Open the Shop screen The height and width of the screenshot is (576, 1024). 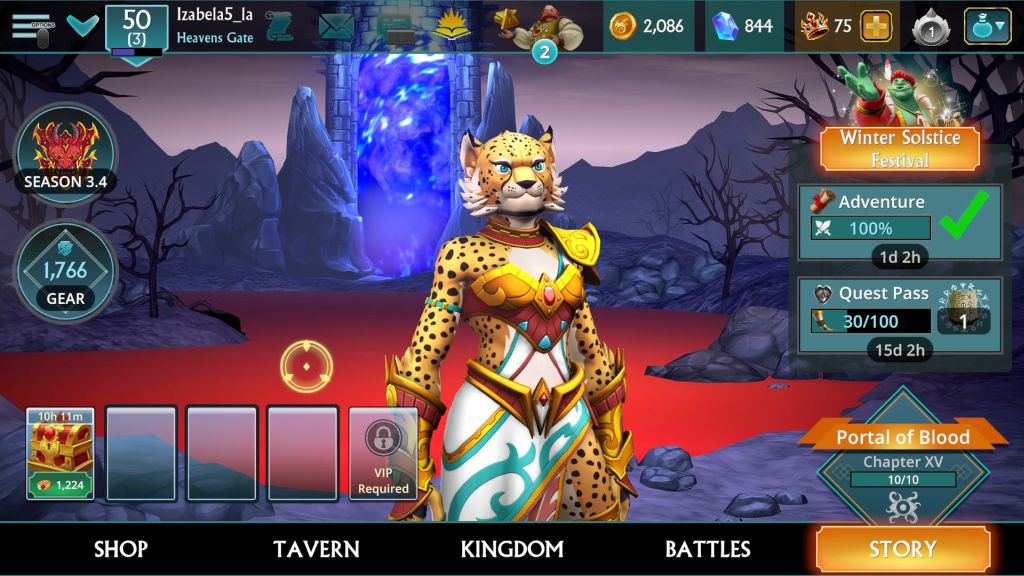point(121,549)
